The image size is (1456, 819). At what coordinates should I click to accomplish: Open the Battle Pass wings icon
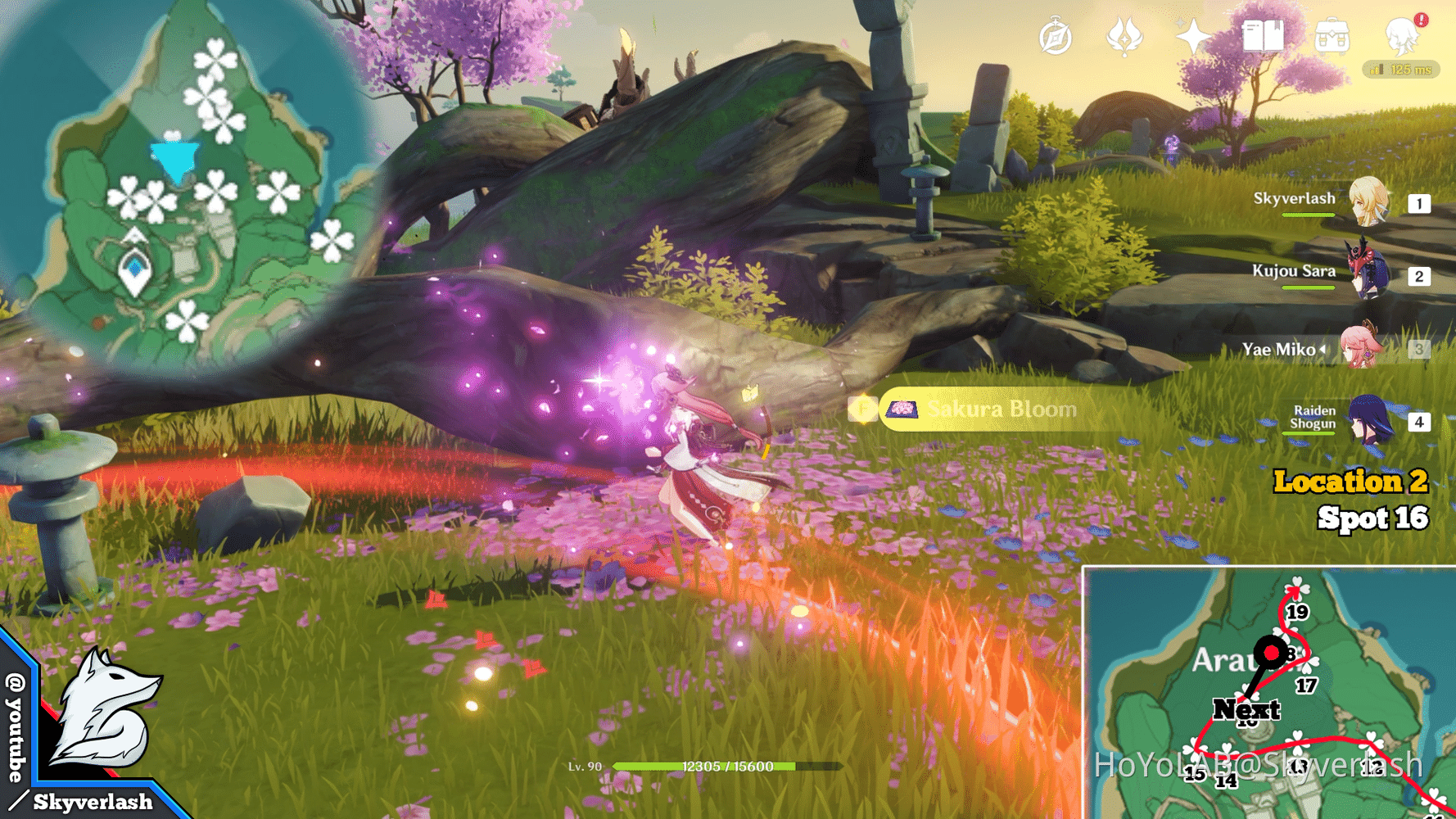pos(1124,36)
